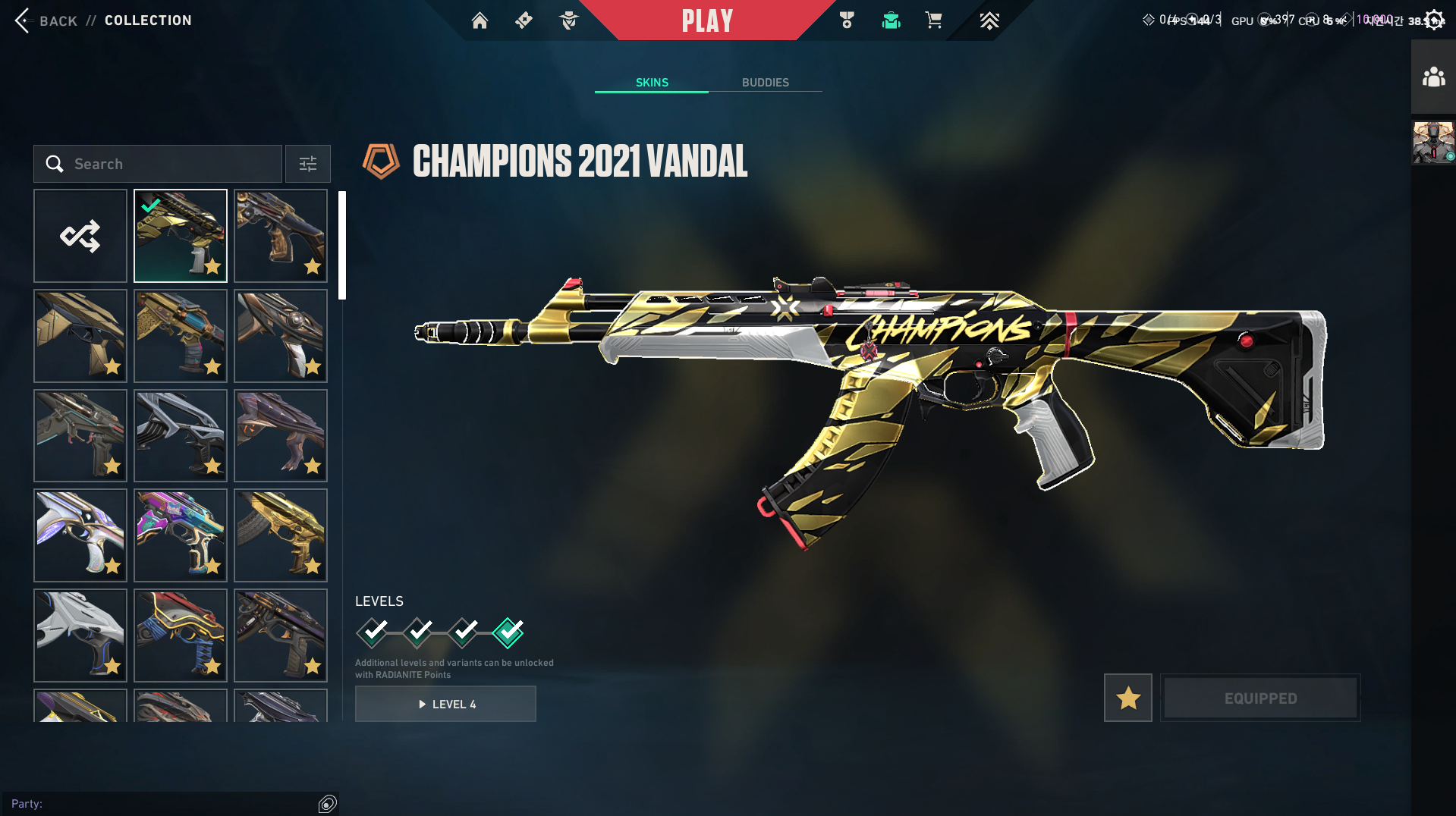Play the Level 4 preview video
This screenshot has width=1456, height=816.
click(445, 704)
